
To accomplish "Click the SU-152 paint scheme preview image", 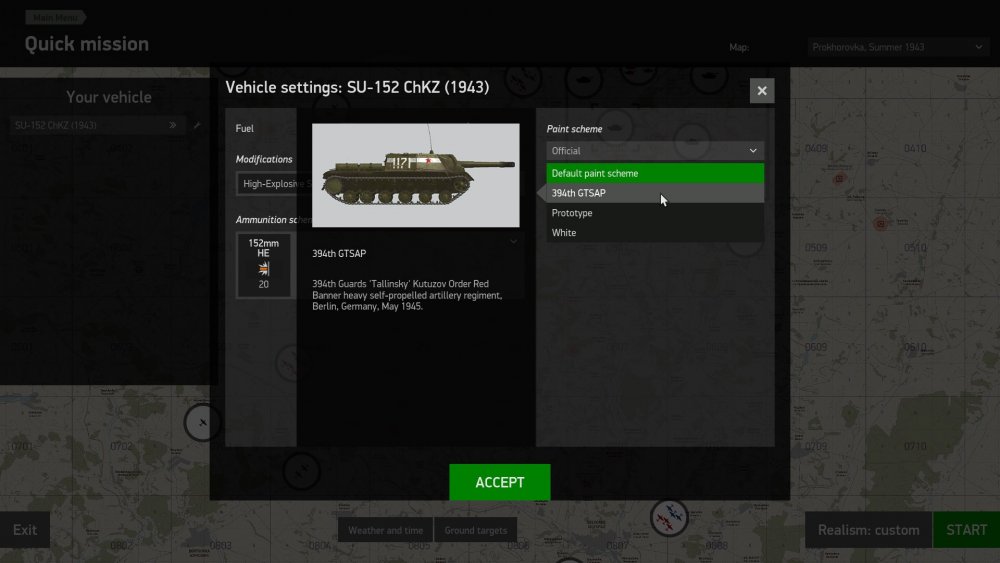I will tap(415, 175).
